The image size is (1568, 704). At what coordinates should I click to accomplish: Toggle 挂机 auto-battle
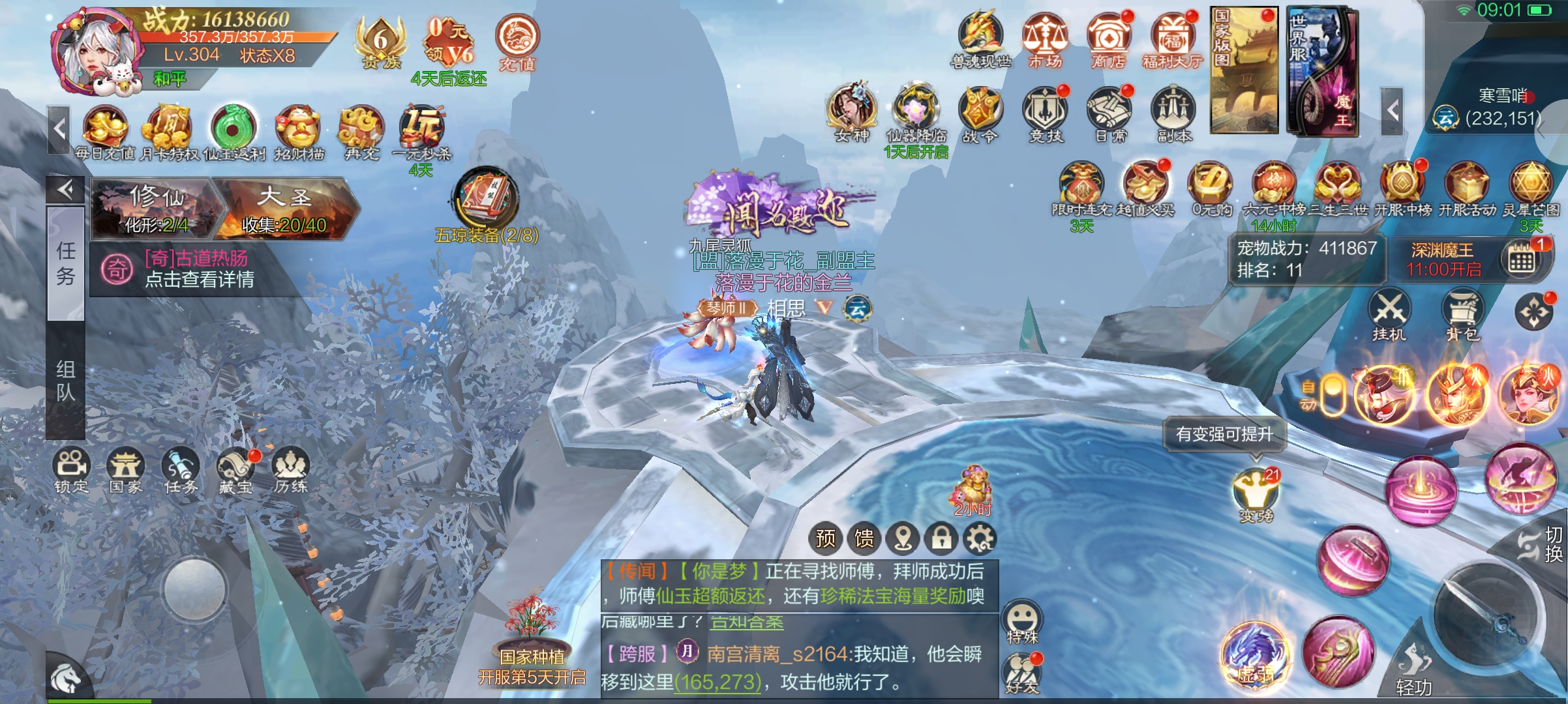(1389, 313)
